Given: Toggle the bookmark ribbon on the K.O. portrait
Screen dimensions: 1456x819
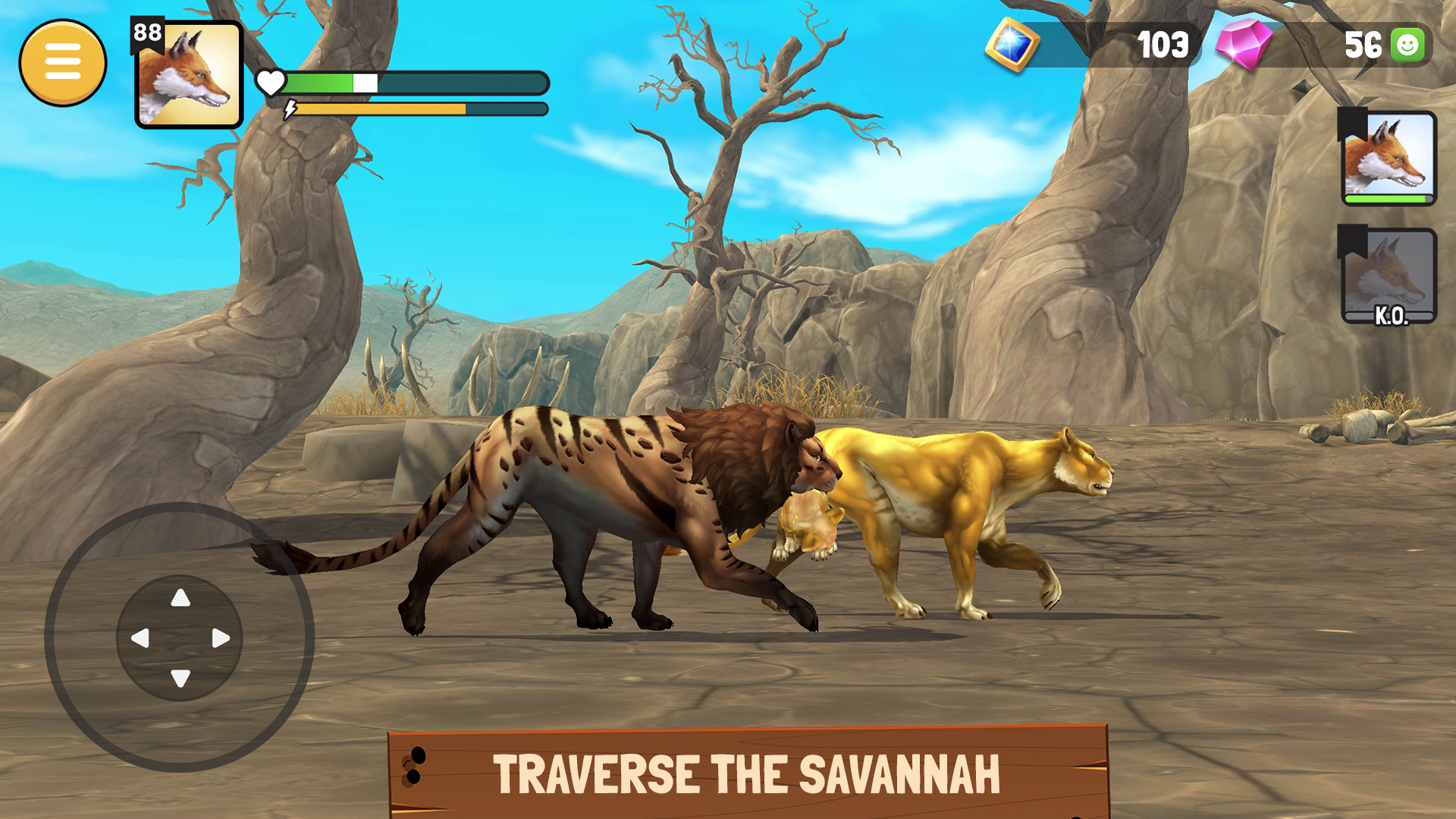Looking at the screenshot, I should [x=1352, y=243].
